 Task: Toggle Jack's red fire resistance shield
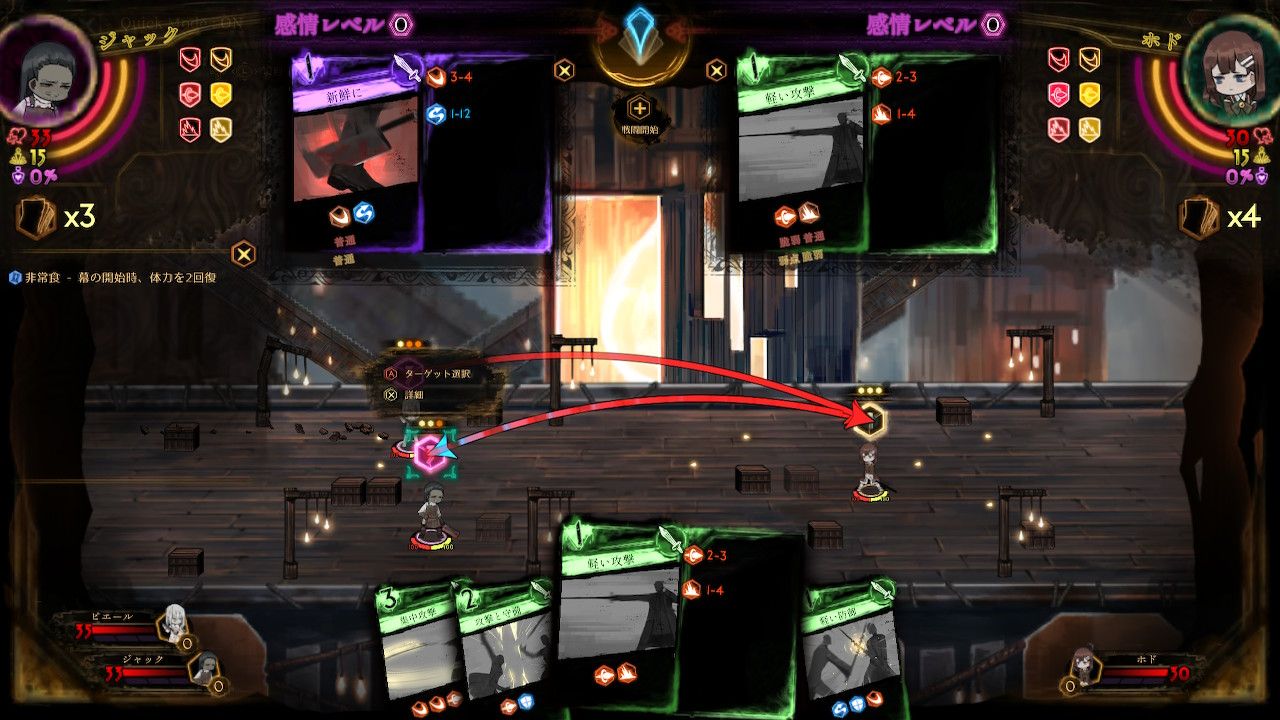(x=190, y=127)
